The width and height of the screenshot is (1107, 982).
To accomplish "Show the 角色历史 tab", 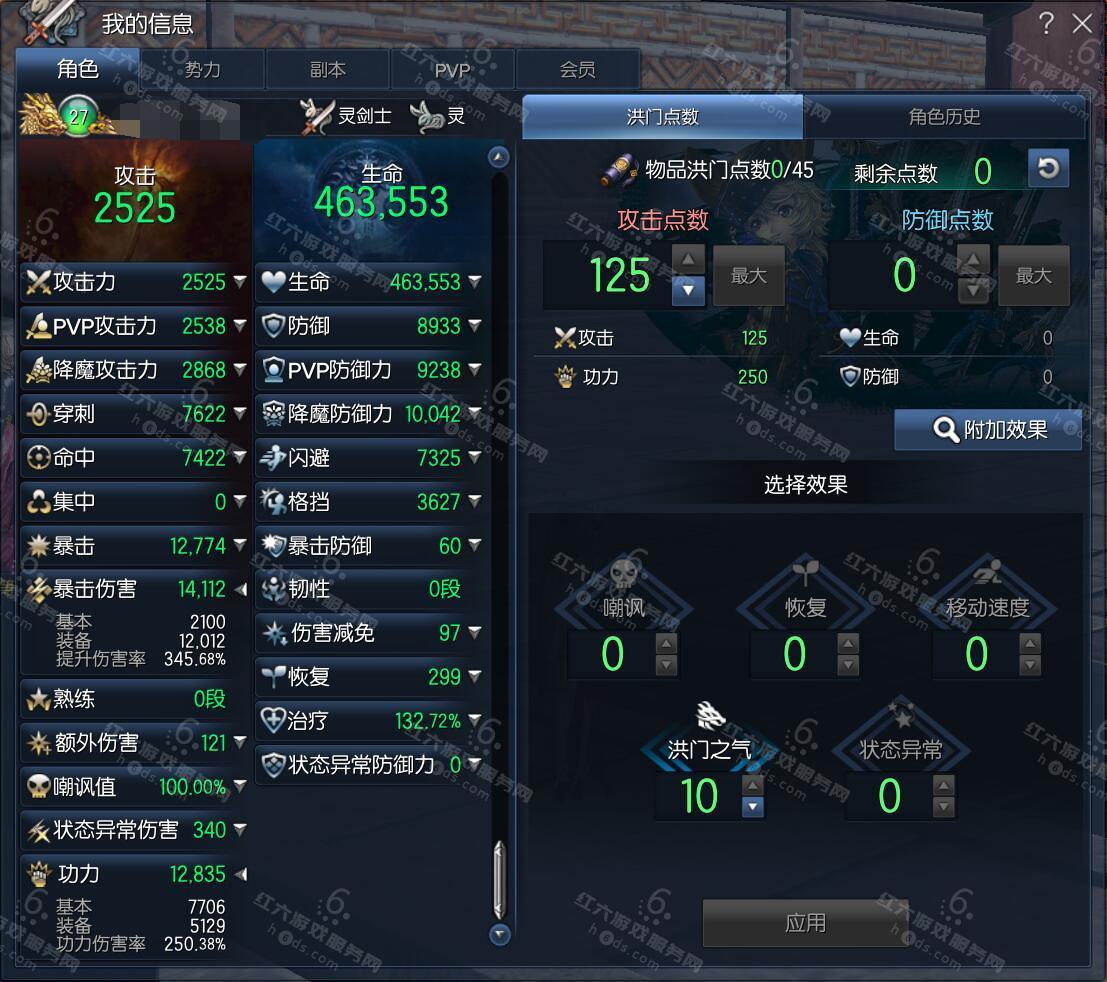I will click(943, 117).
